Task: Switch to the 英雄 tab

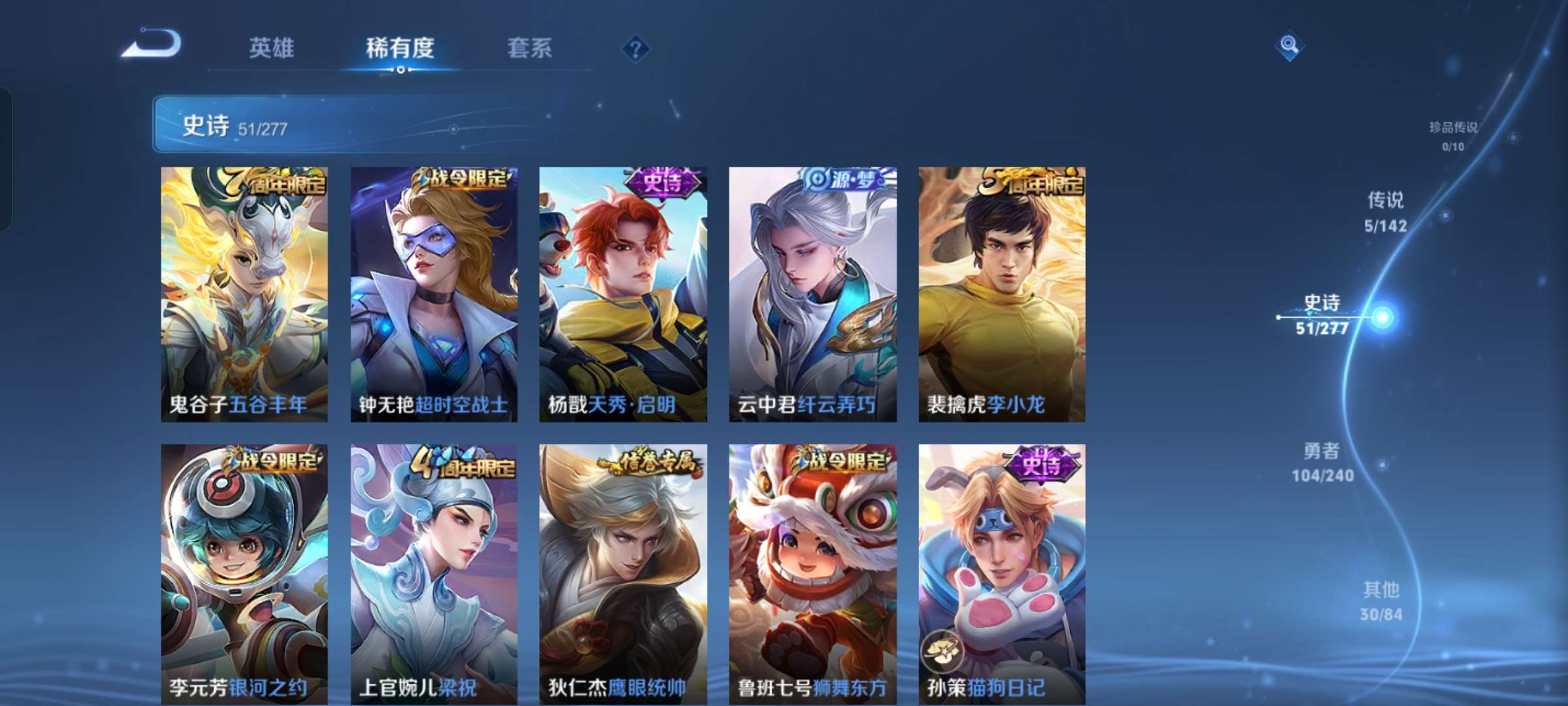Action: point(272,47)
